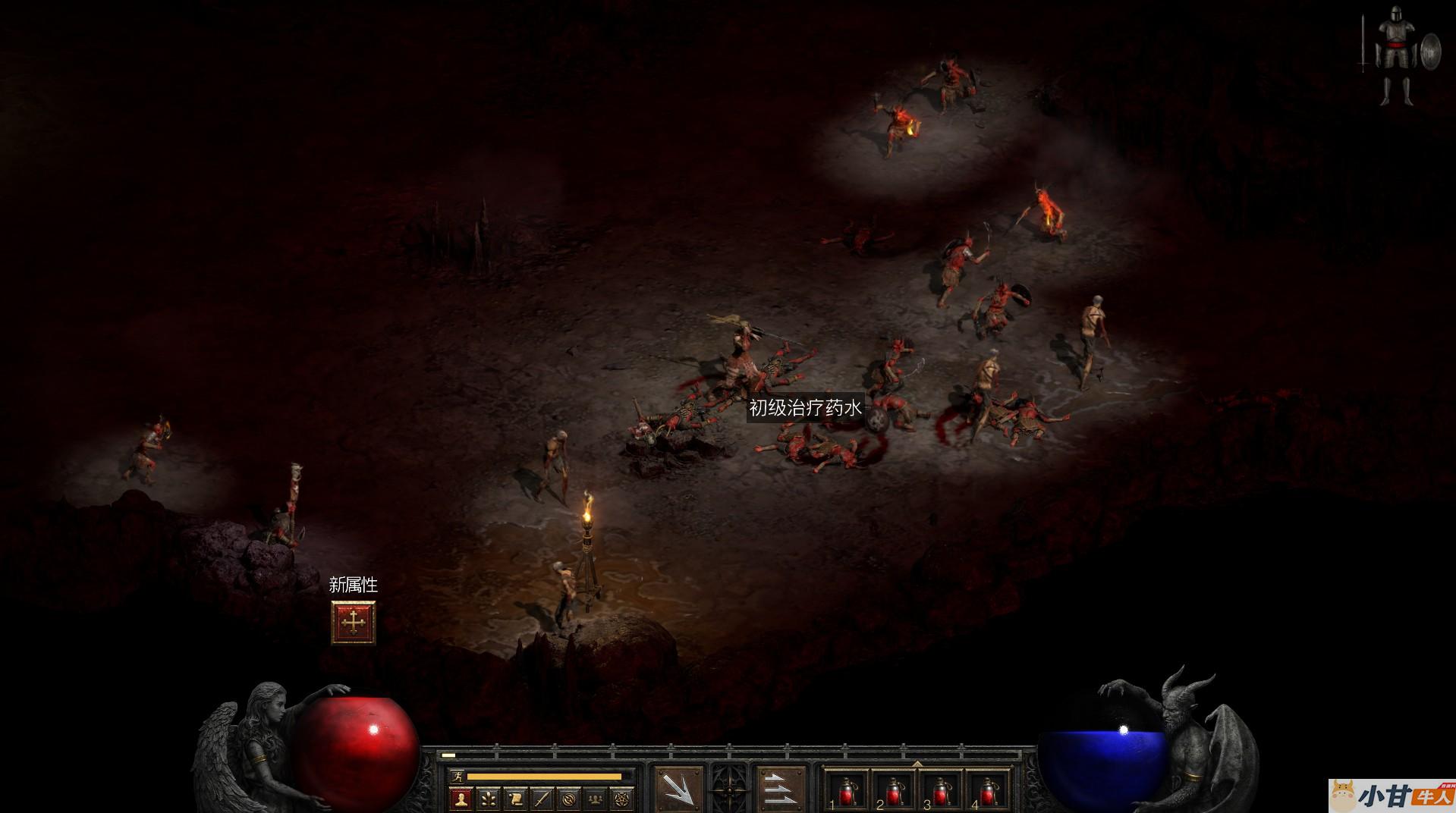
Task: Open the skill tree branch icon
Action: coord(488,798)
